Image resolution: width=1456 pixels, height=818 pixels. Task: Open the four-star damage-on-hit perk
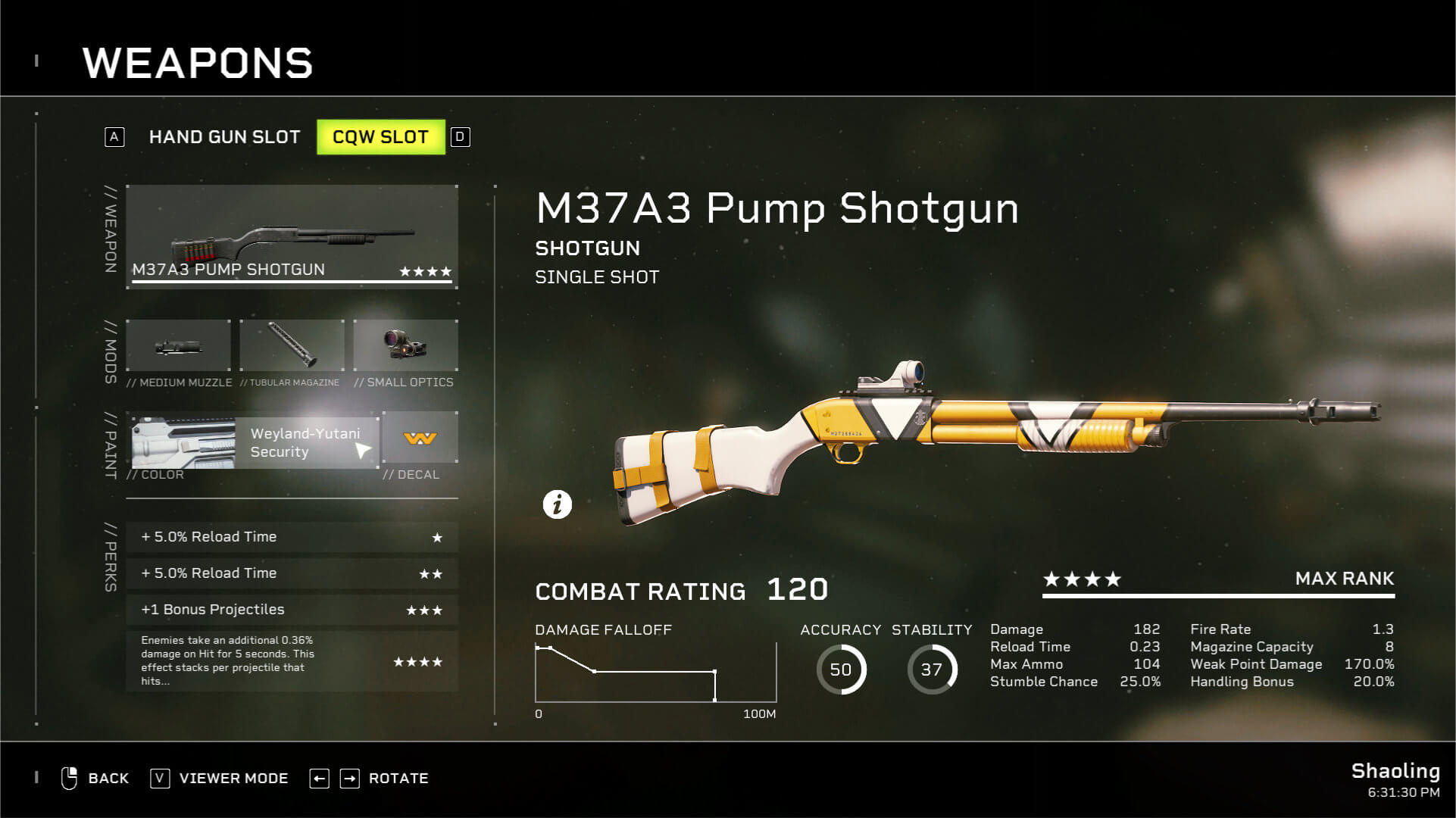pos(292,660)
